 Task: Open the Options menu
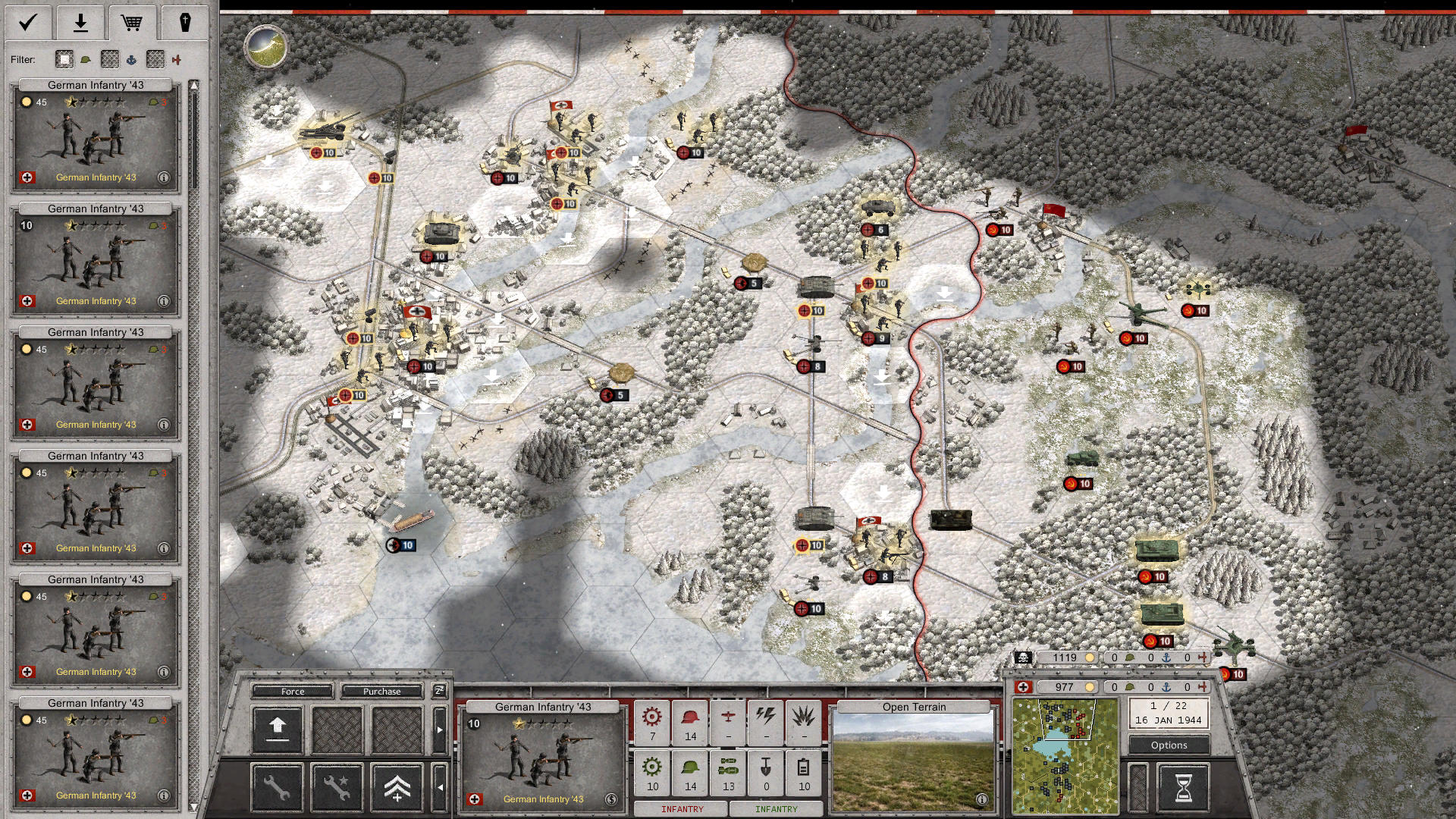pyautogui.click(x=1169, y=745)
